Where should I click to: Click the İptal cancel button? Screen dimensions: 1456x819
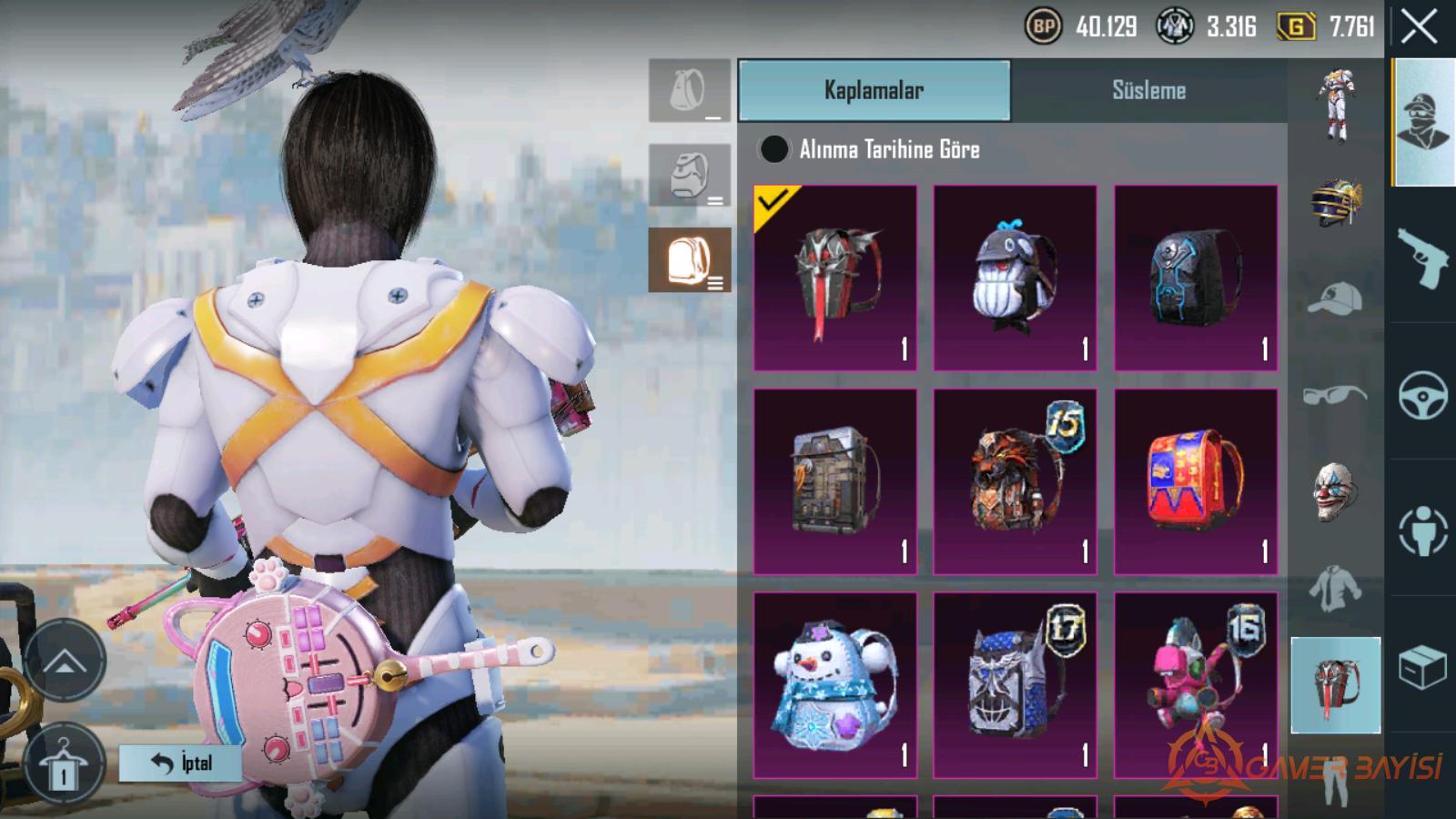point(180,763)
